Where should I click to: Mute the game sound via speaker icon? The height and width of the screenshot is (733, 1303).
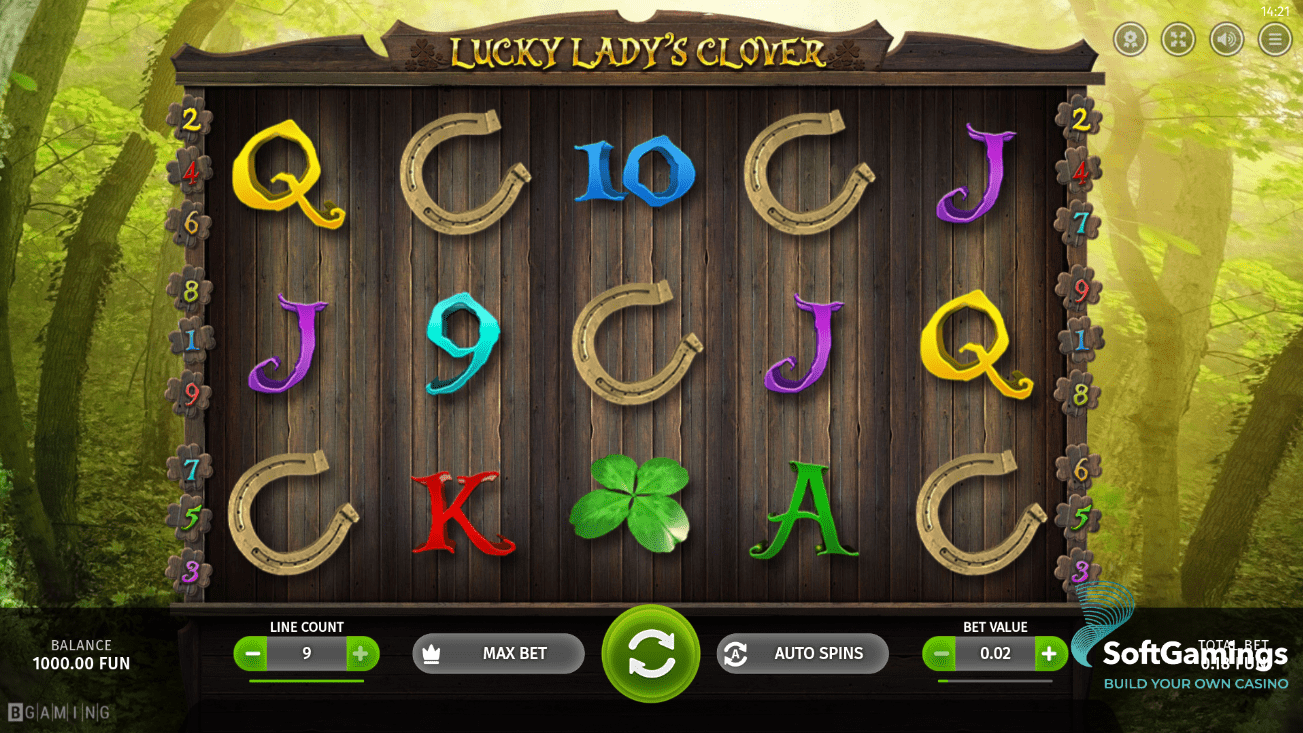tap(1226, 39)
